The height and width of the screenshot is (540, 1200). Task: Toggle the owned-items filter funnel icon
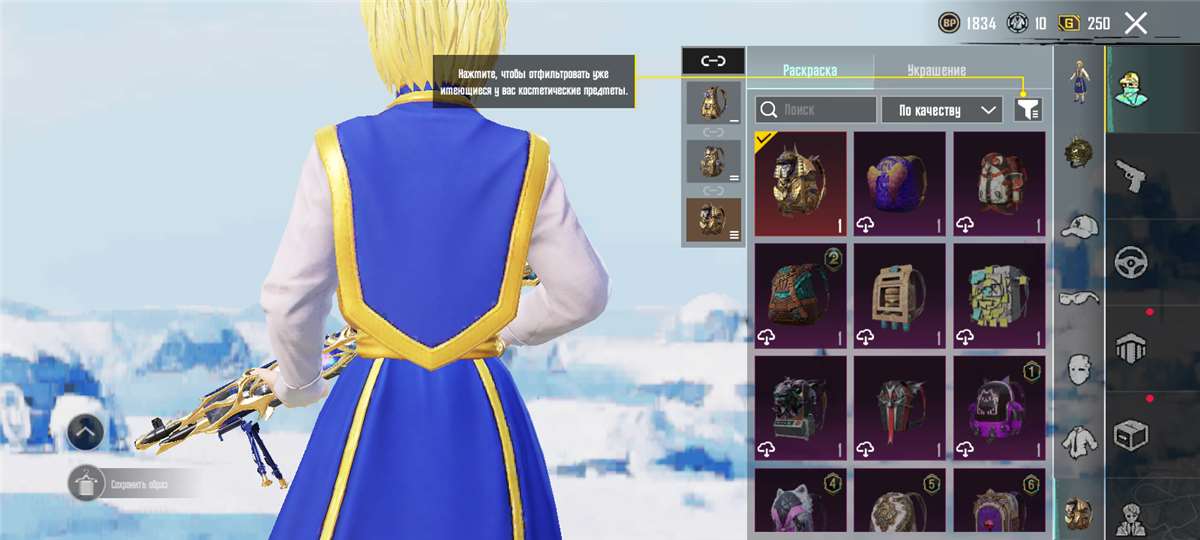pyautogui.click(x=1028, y=110)
